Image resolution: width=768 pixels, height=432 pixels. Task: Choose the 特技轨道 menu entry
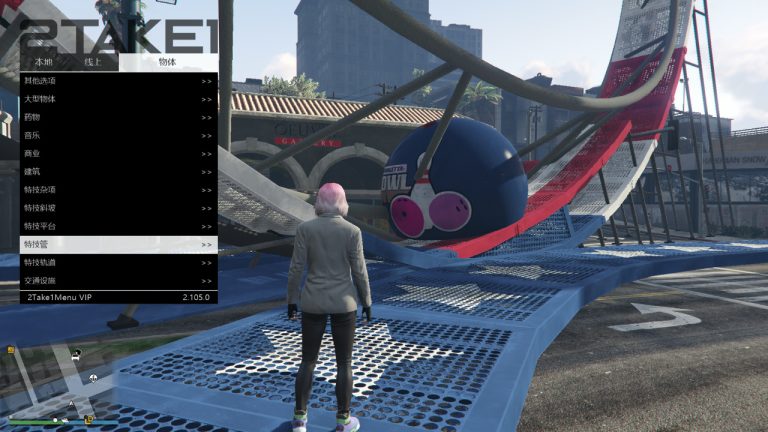tap(118, 262)
